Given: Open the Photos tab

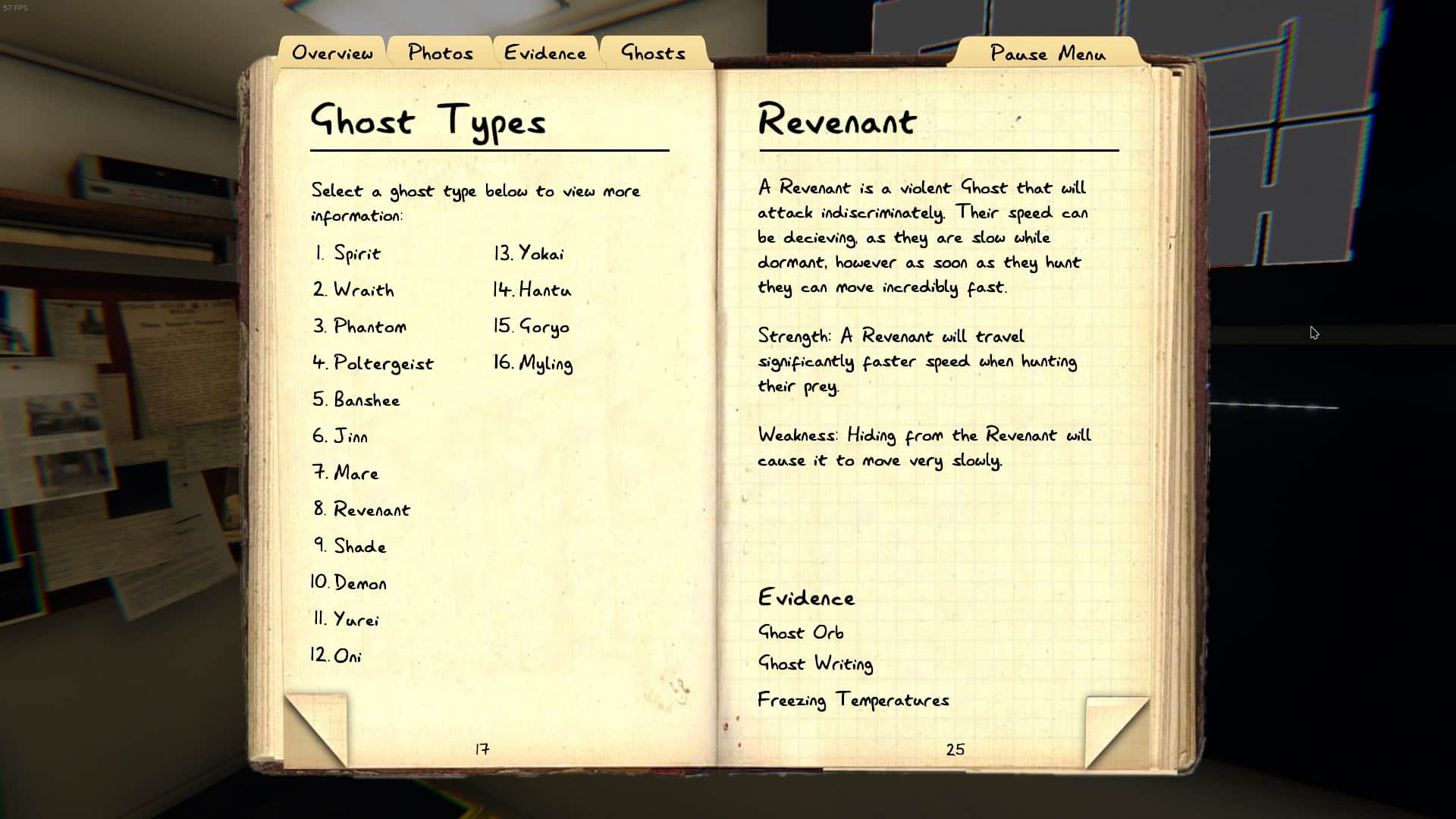Looking at the screenshot, I should pos(440,52).
